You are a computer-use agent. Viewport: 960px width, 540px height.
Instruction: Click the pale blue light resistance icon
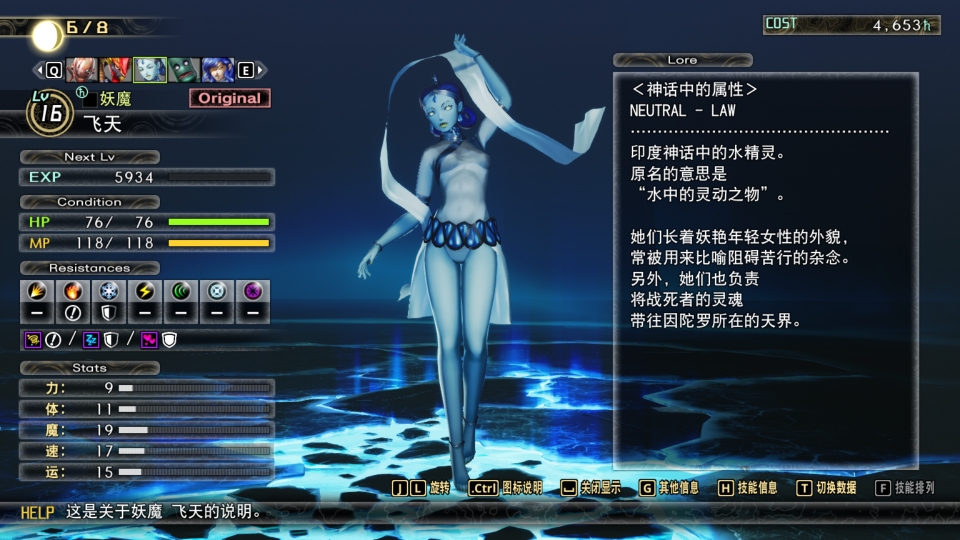click(x=216, y=292)
